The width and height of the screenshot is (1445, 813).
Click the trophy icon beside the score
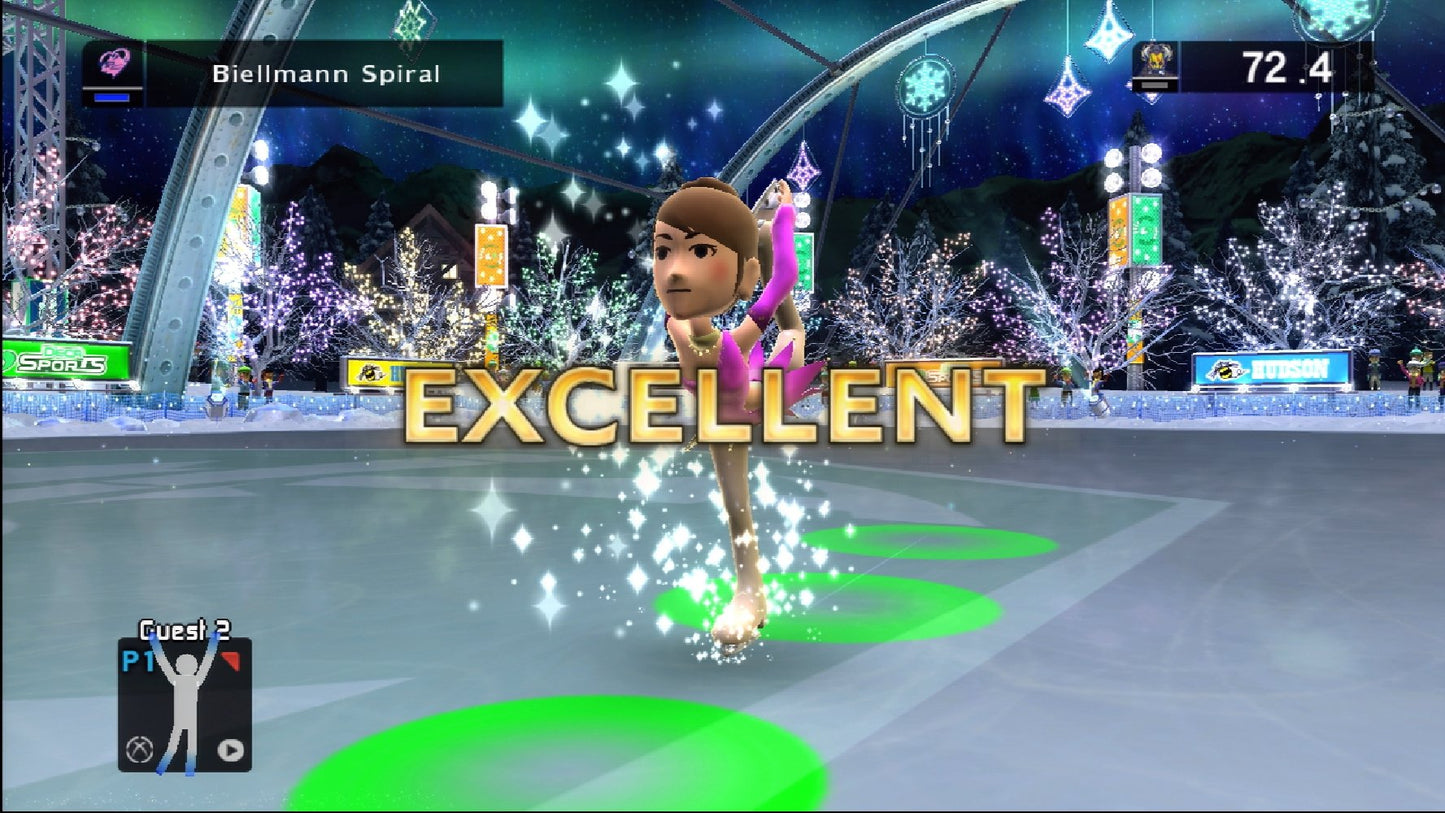1159,62
